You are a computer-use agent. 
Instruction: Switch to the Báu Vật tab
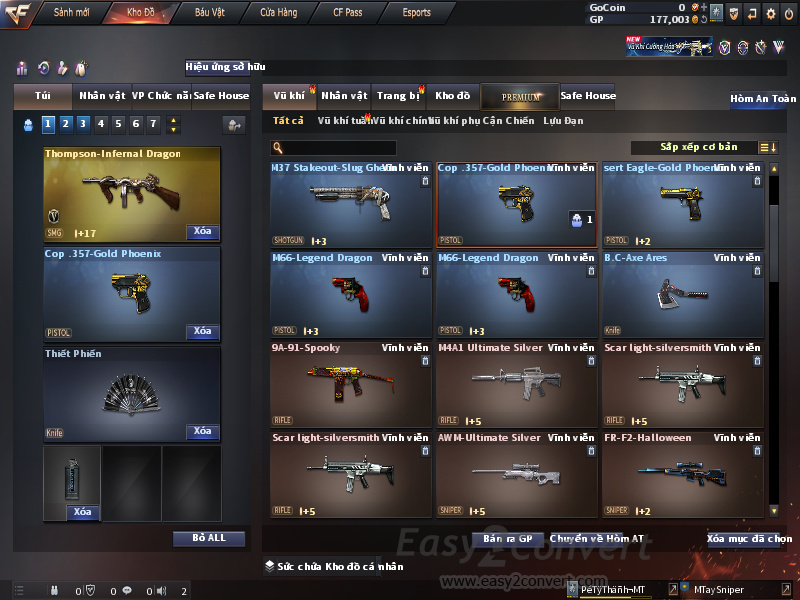pos(210,13)
